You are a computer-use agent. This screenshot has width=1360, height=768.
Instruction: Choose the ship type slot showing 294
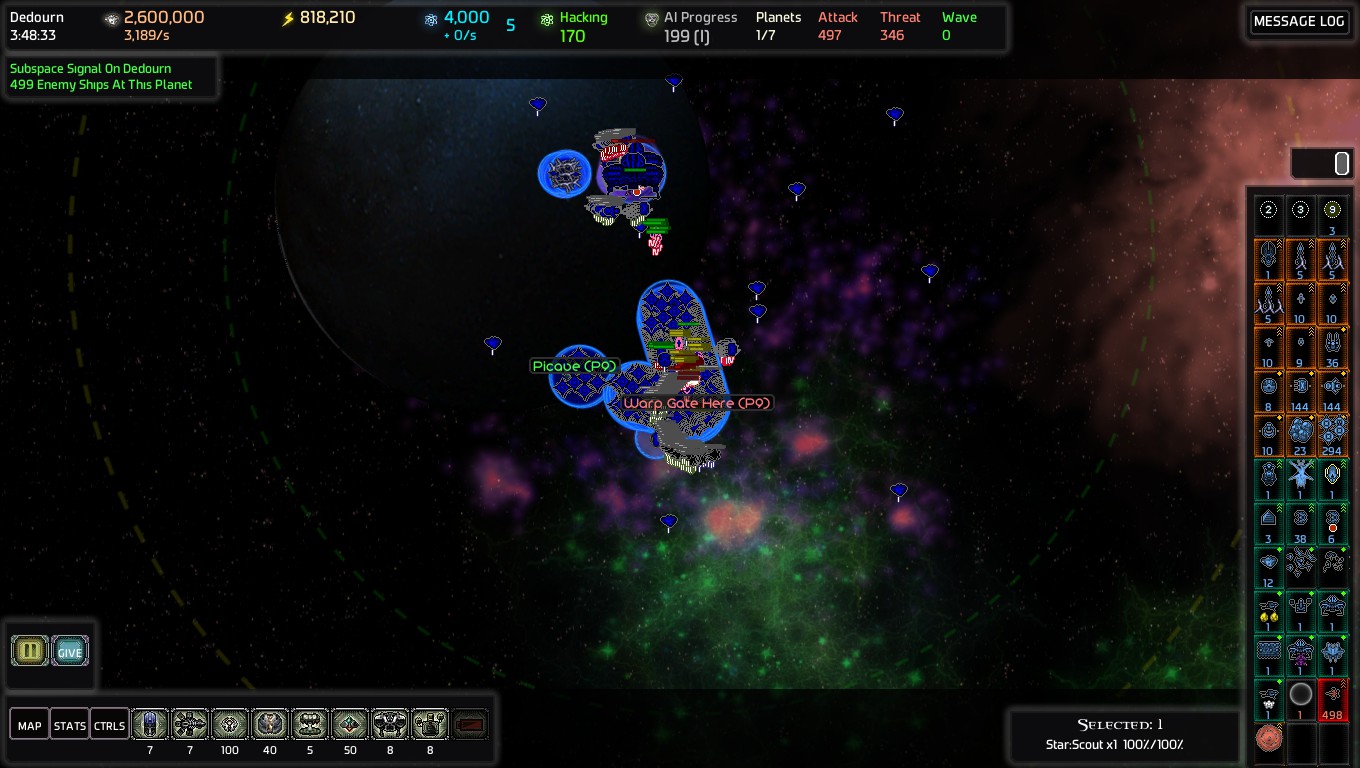click(1332, 435)
